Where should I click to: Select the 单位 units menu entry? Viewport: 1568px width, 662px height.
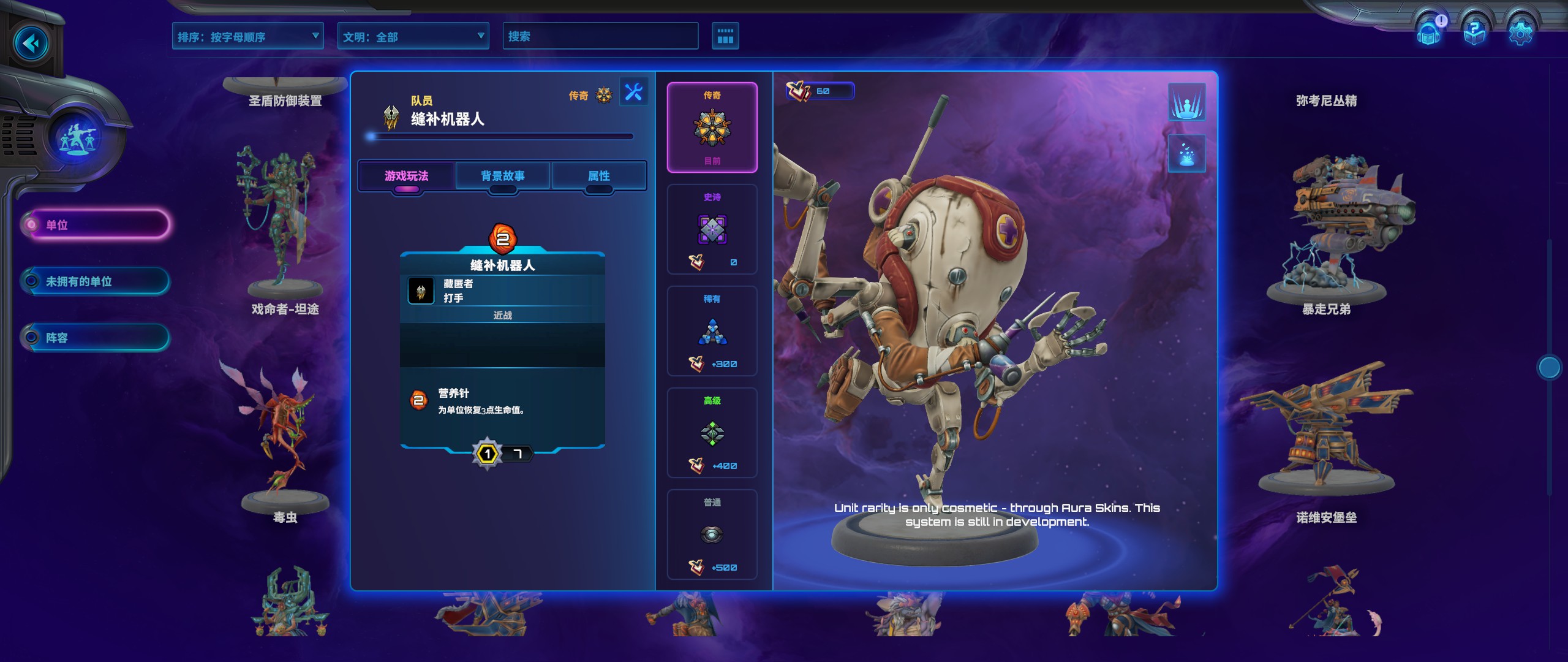click(96, 225)
